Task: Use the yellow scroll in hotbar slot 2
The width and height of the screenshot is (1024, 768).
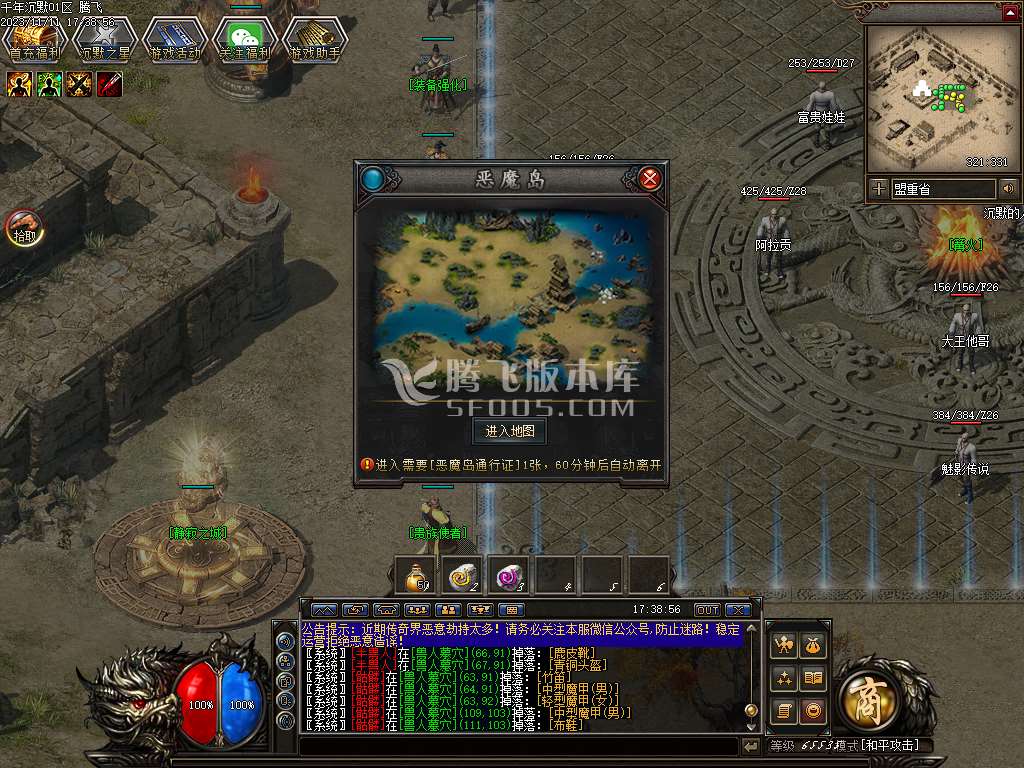Action: 463,575
